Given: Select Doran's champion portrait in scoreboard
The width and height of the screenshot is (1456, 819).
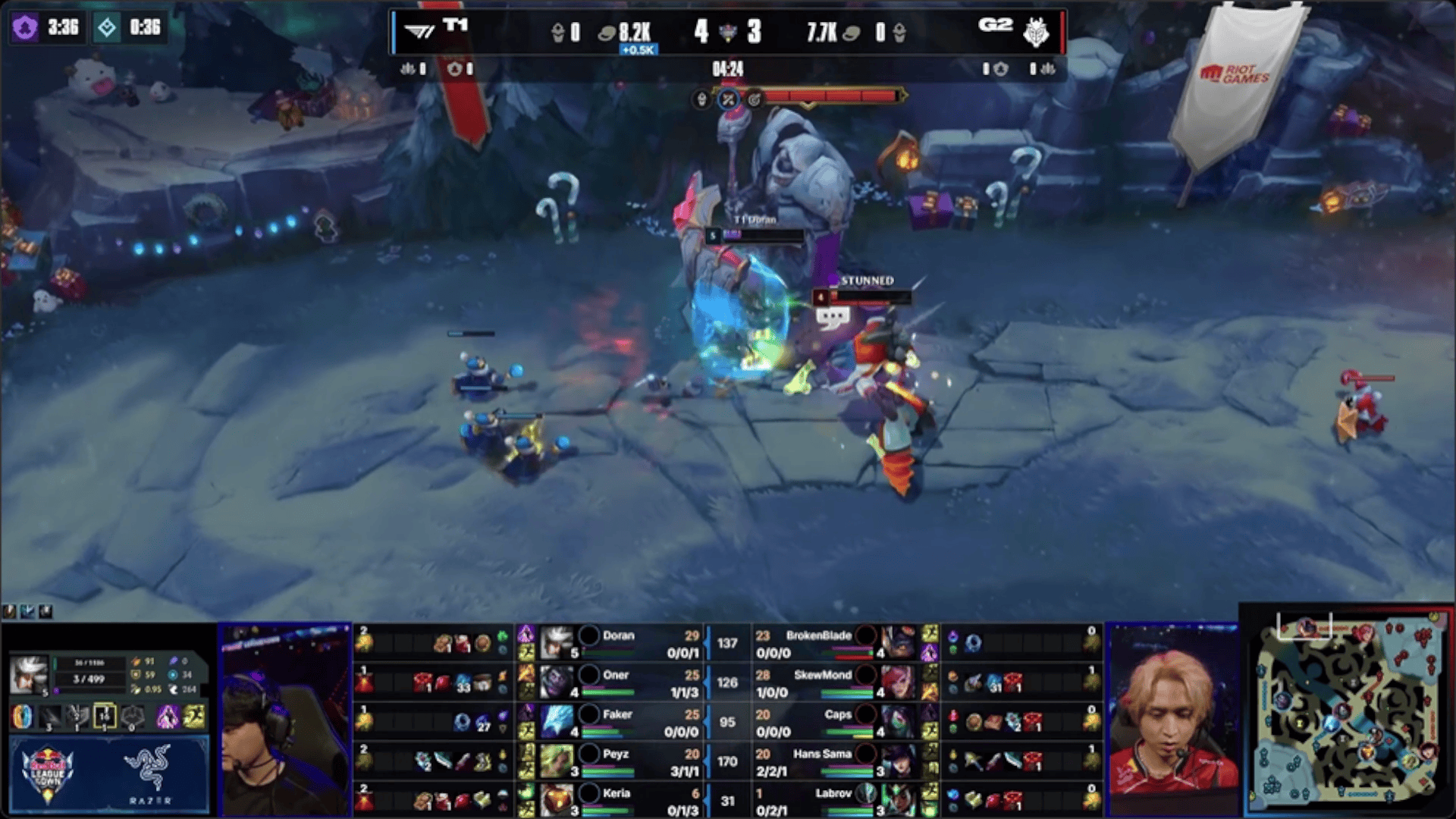Looking at the screenshot, I should tap(557, 642).
